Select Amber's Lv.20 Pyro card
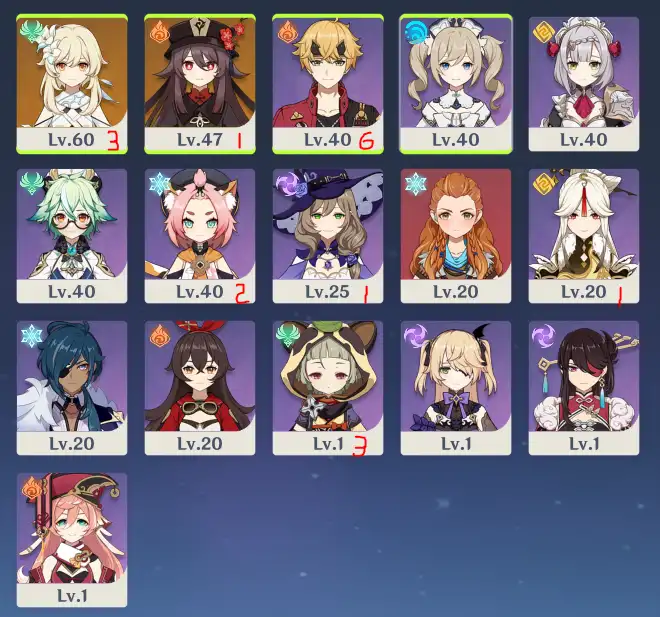The image size is (660, 617). point(200,387)
